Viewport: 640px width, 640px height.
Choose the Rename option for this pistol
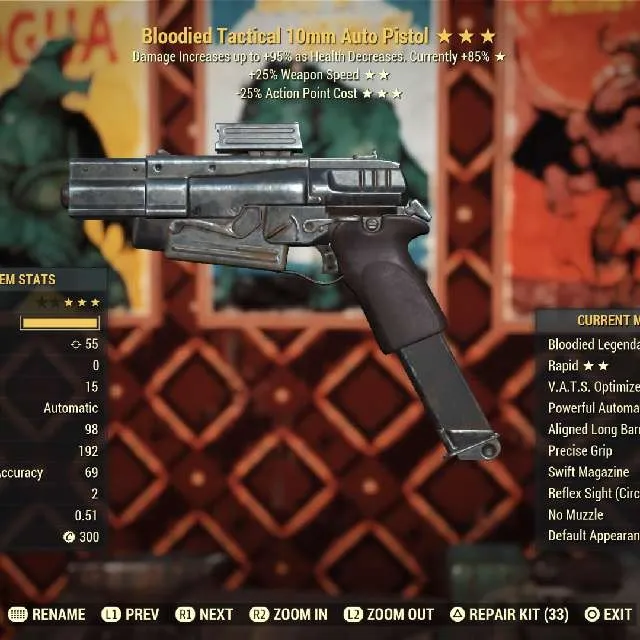48,615
